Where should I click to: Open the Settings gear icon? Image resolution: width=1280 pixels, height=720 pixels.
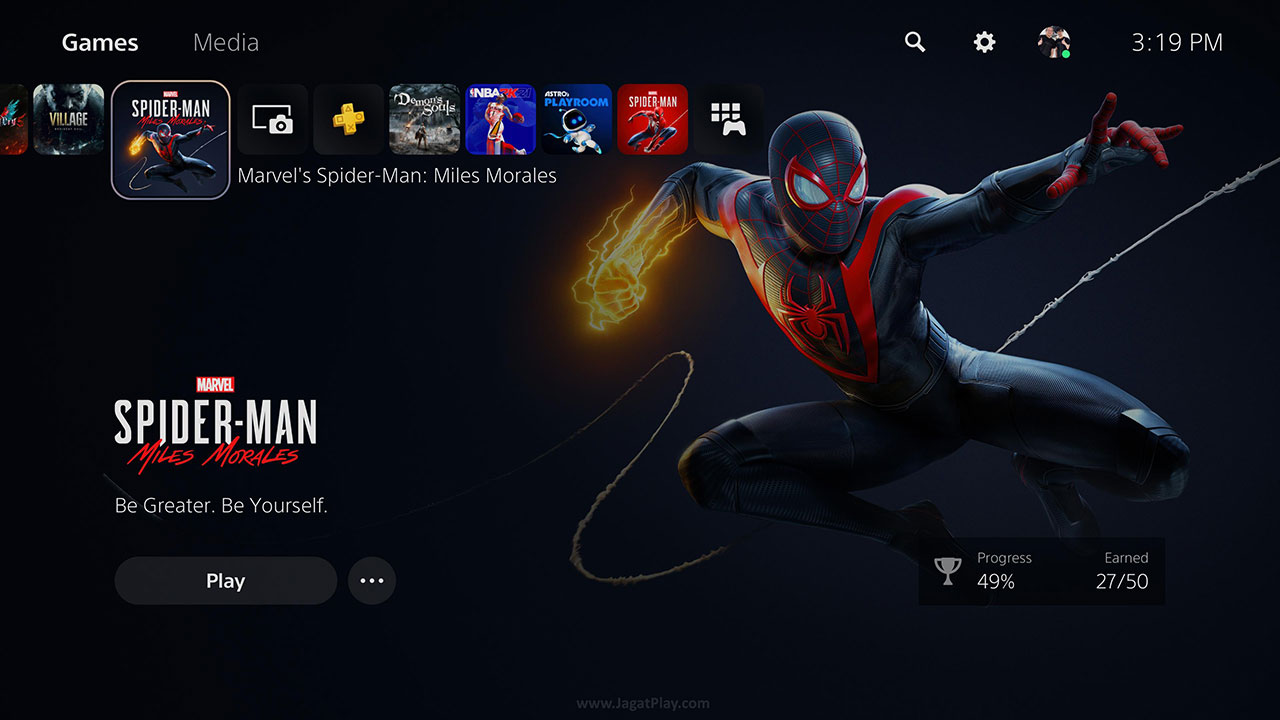point(983,42)
